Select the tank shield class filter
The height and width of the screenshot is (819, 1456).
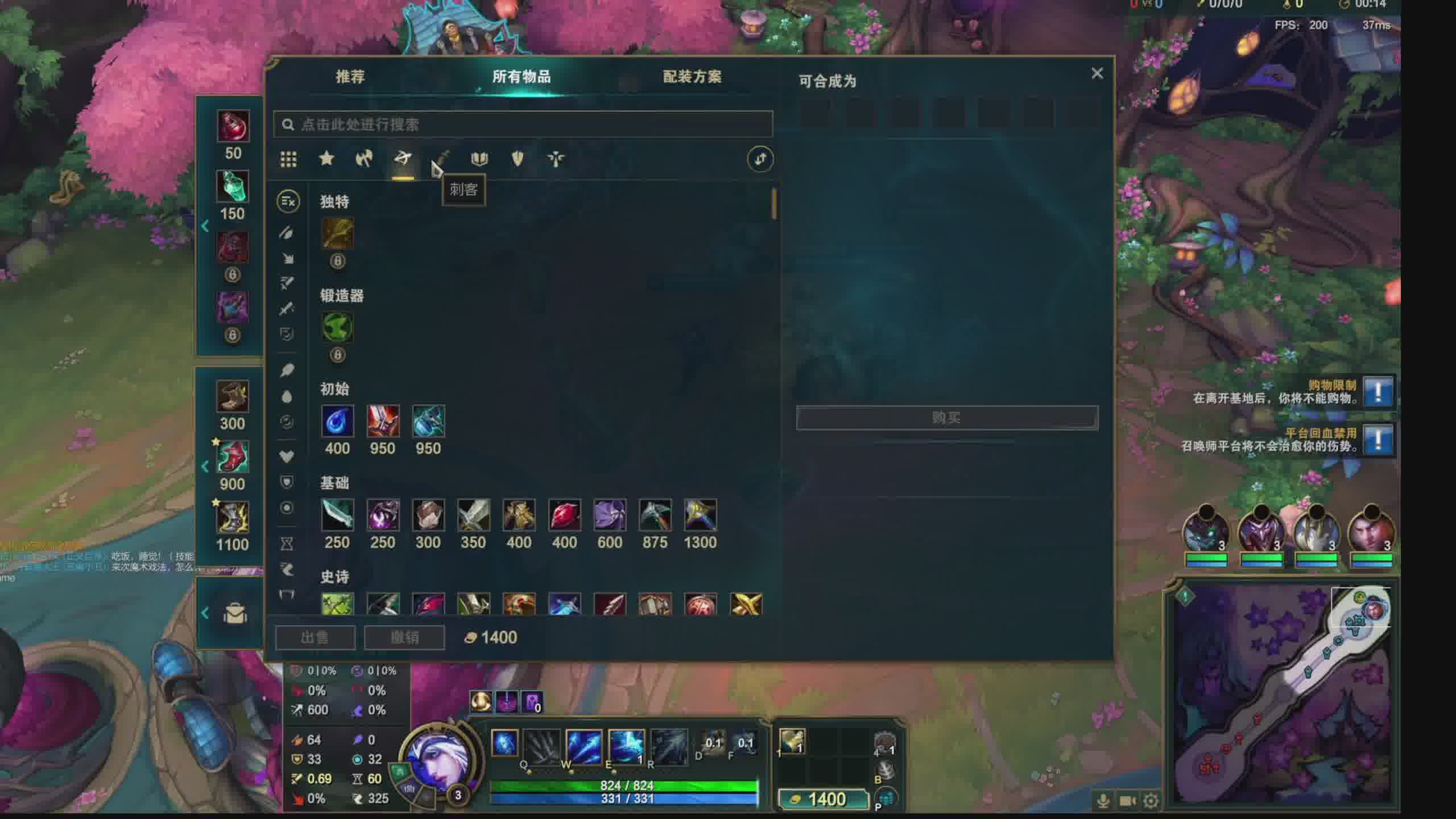point(517,159)
